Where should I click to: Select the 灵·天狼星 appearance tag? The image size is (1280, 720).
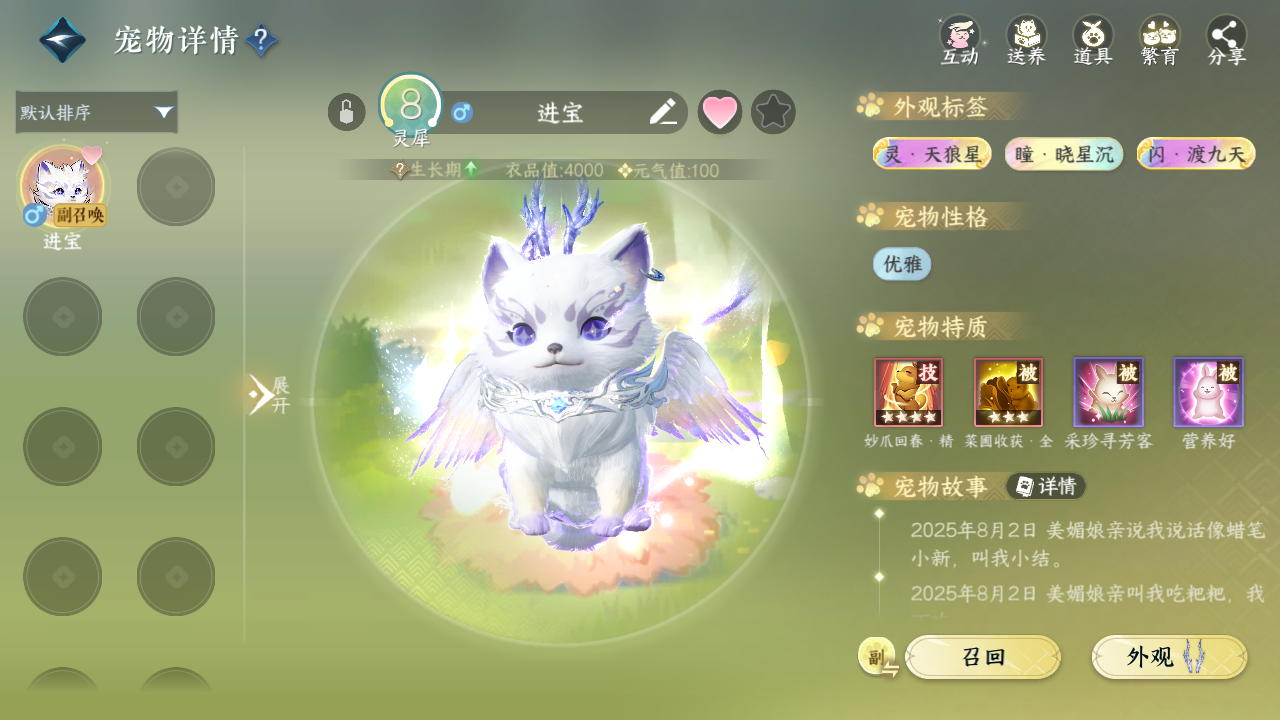tap(932, 154)
